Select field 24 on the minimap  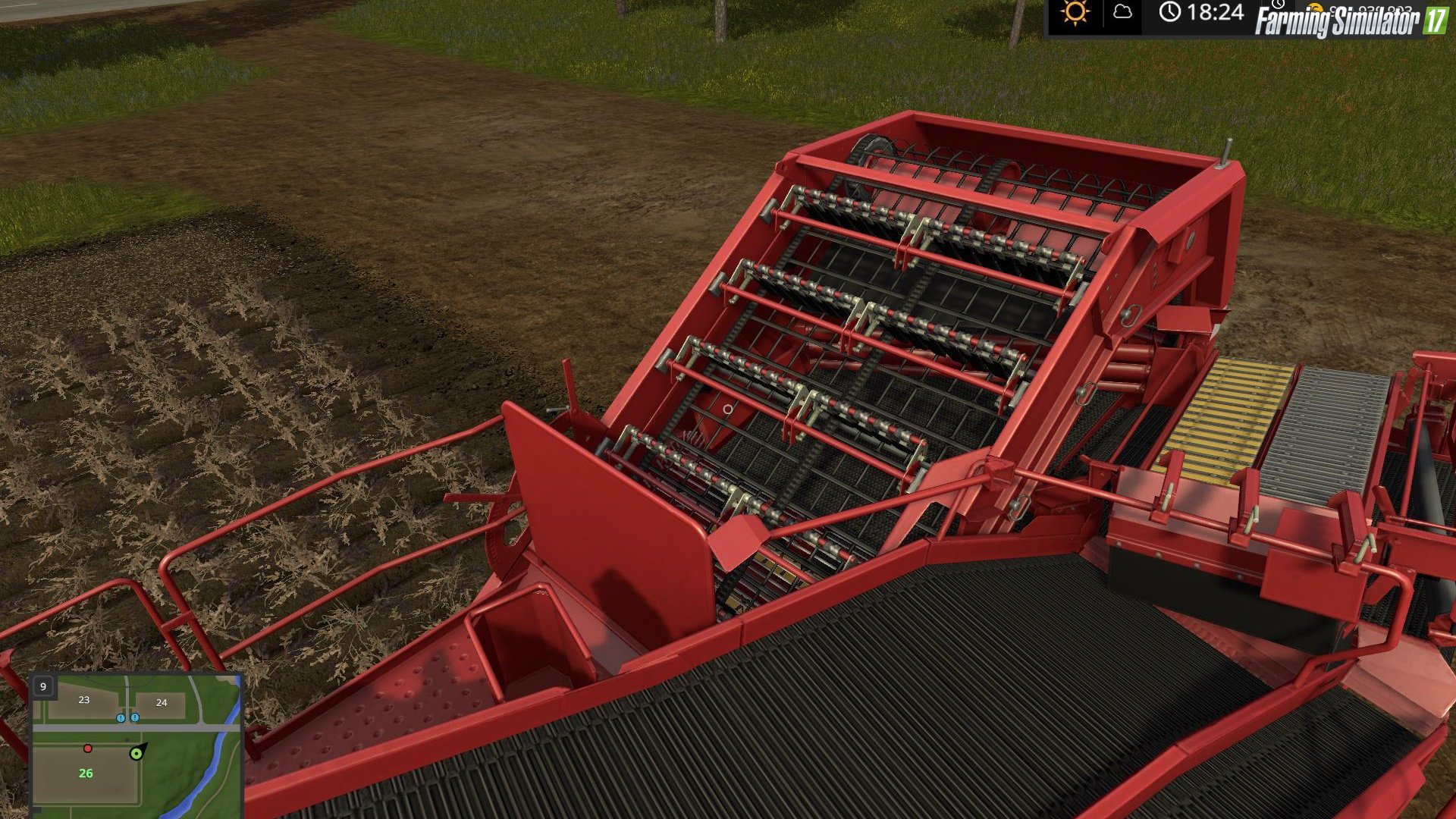coord(161,702)
